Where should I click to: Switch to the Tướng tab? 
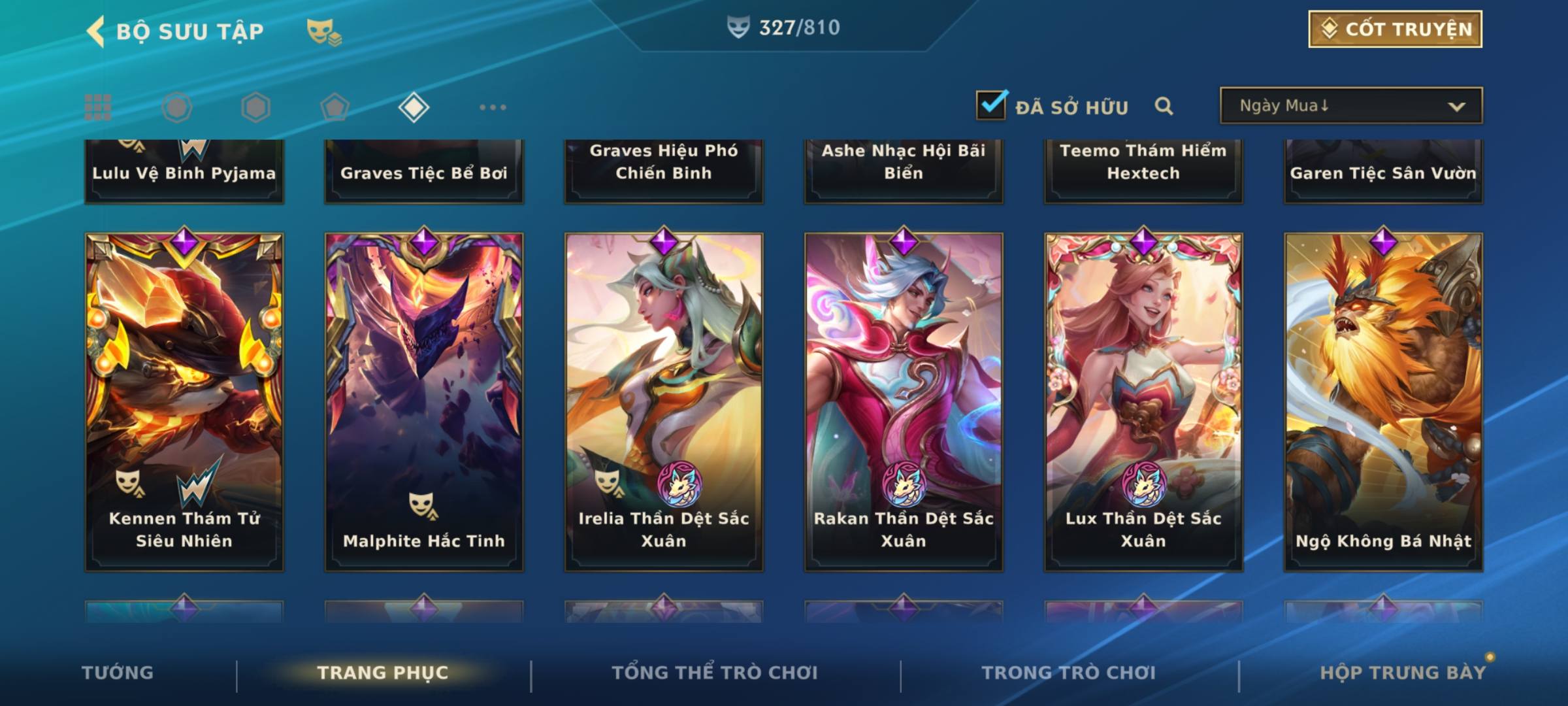pyautogui.click(x=118, y=673)
